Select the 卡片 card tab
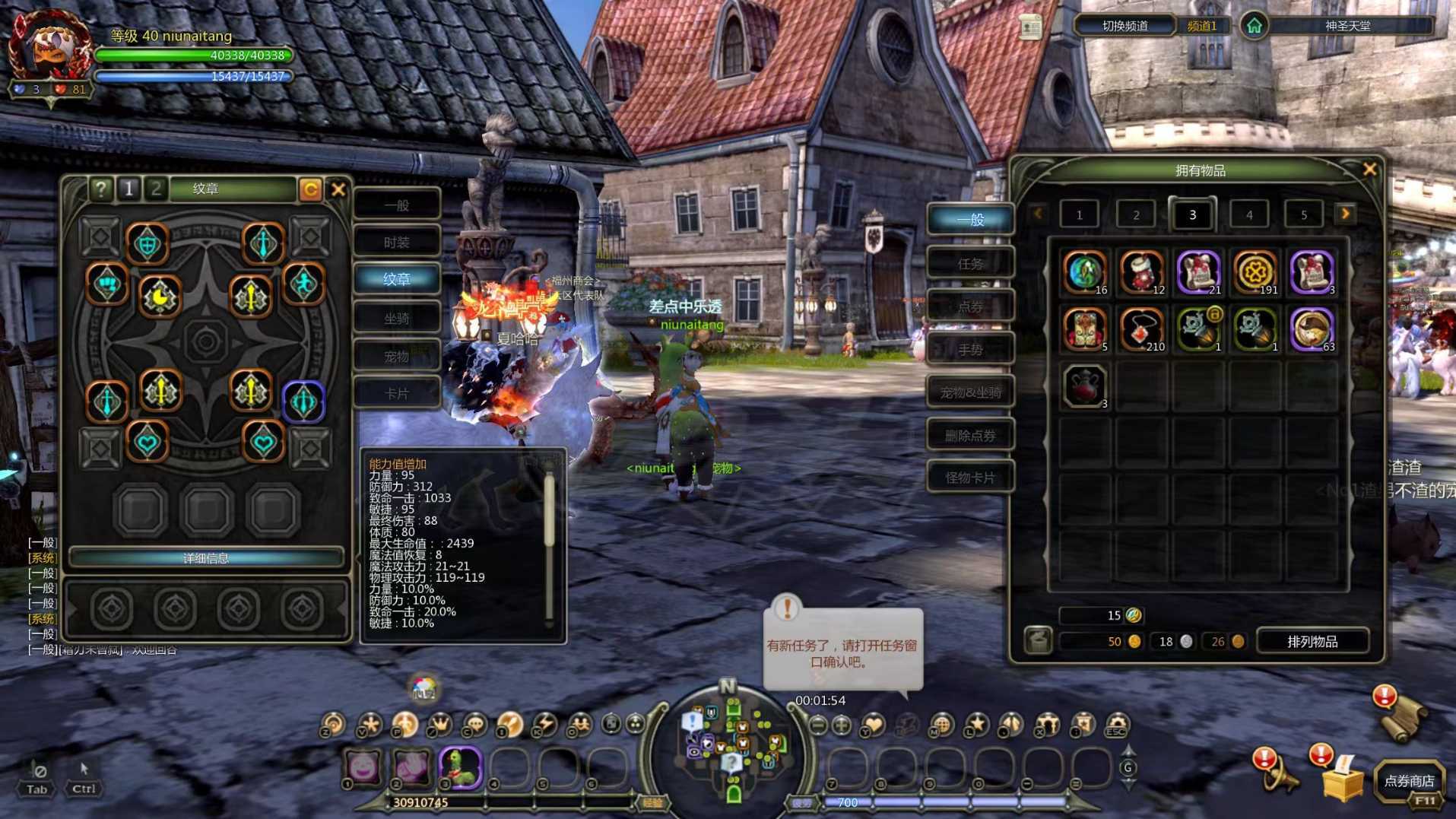Viewport: 1456px width, 819px height. point(396,393)
